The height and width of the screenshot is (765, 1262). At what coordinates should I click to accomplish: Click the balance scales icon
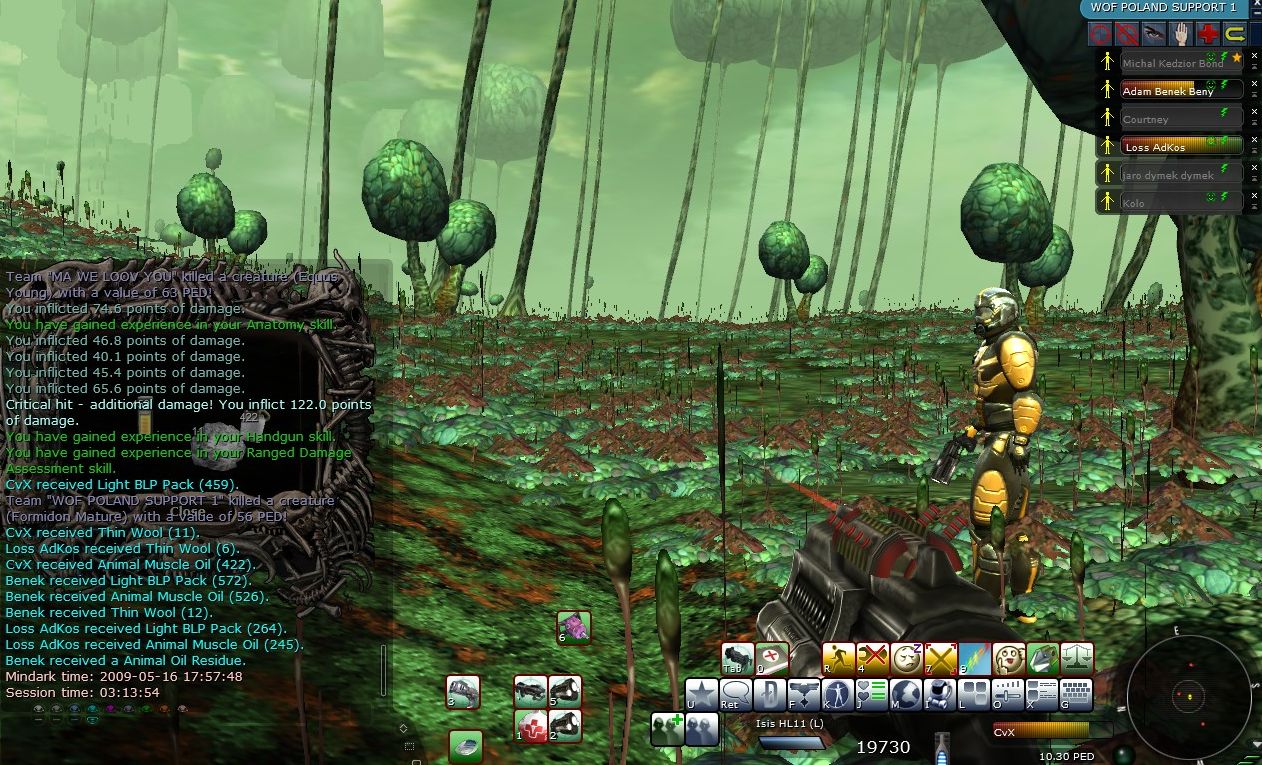point(1077,658)
